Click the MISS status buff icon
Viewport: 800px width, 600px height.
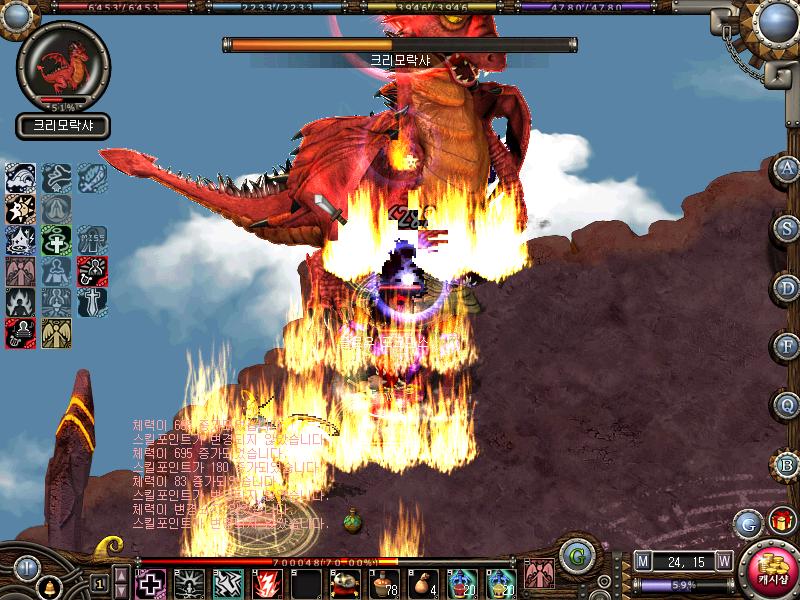point(92,240)
